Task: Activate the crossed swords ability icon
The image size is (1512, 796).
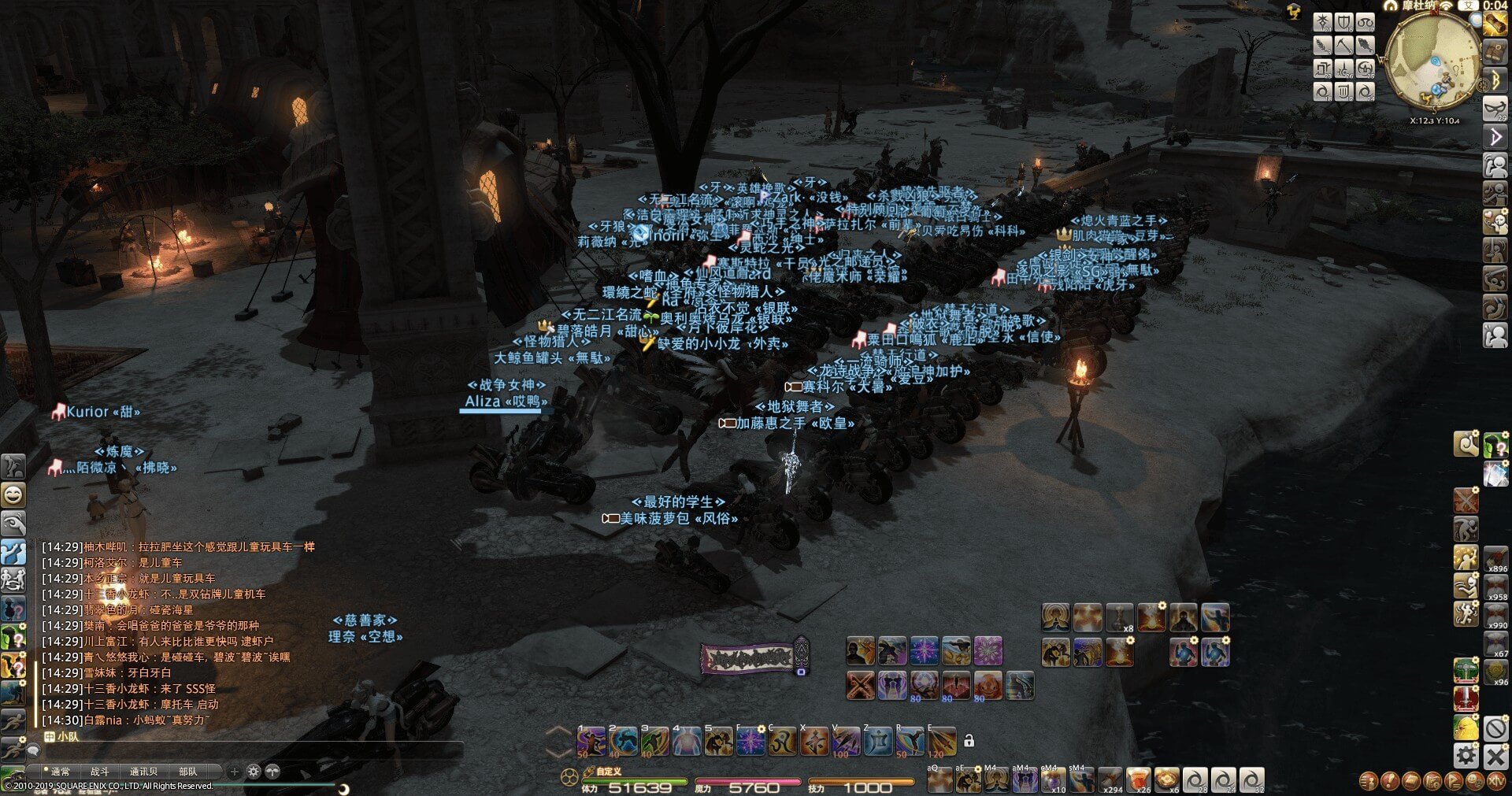Action: [860, 685]
